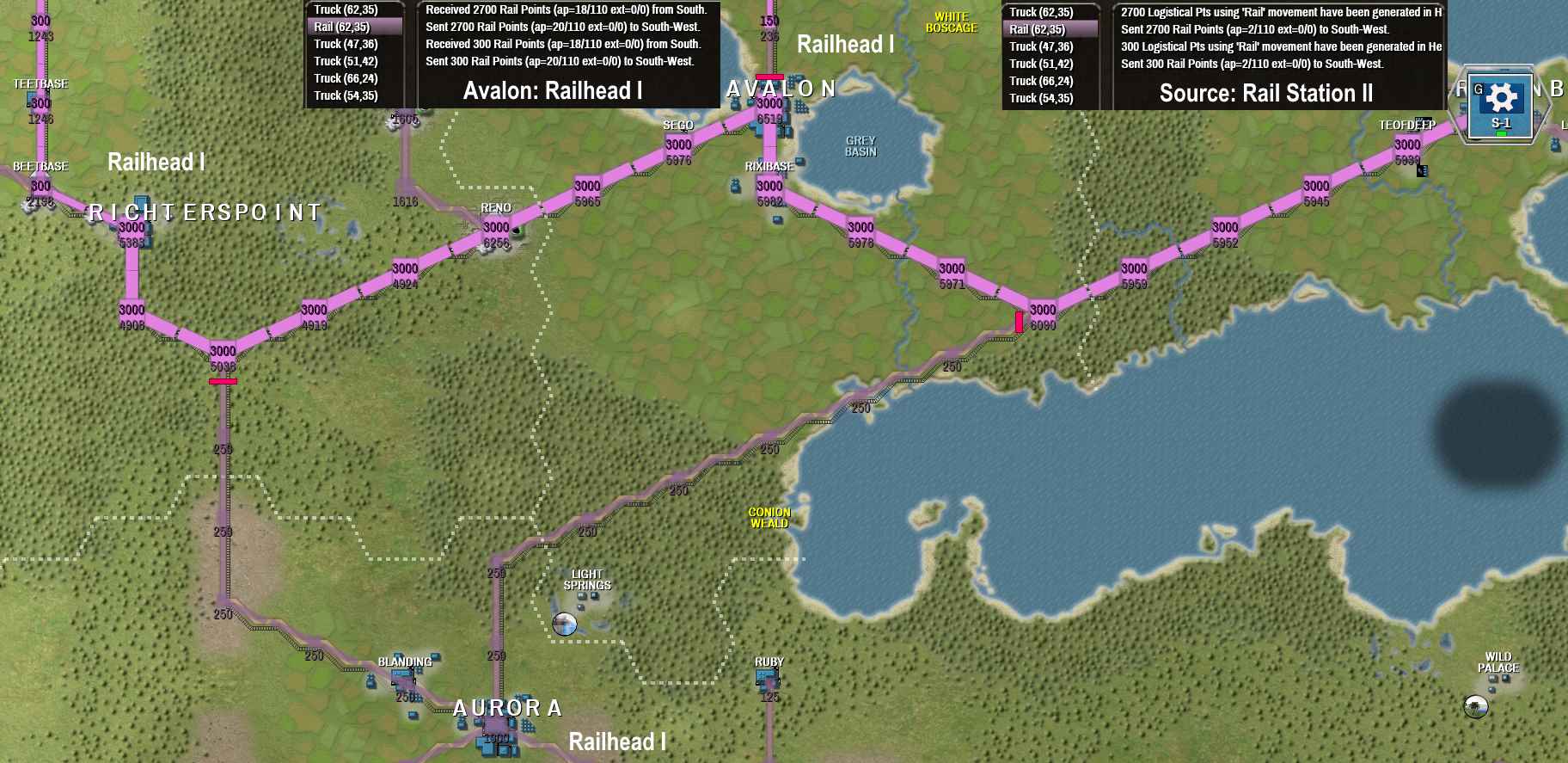Click the green readiness bar under the S-1 unit
The height and width of the screenshot is (763, 1568).
coord(1501,133)
